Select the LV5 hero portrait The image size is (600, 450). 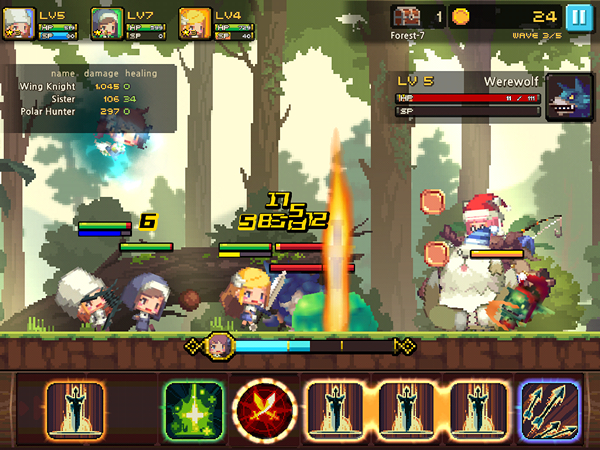point(19,22)
